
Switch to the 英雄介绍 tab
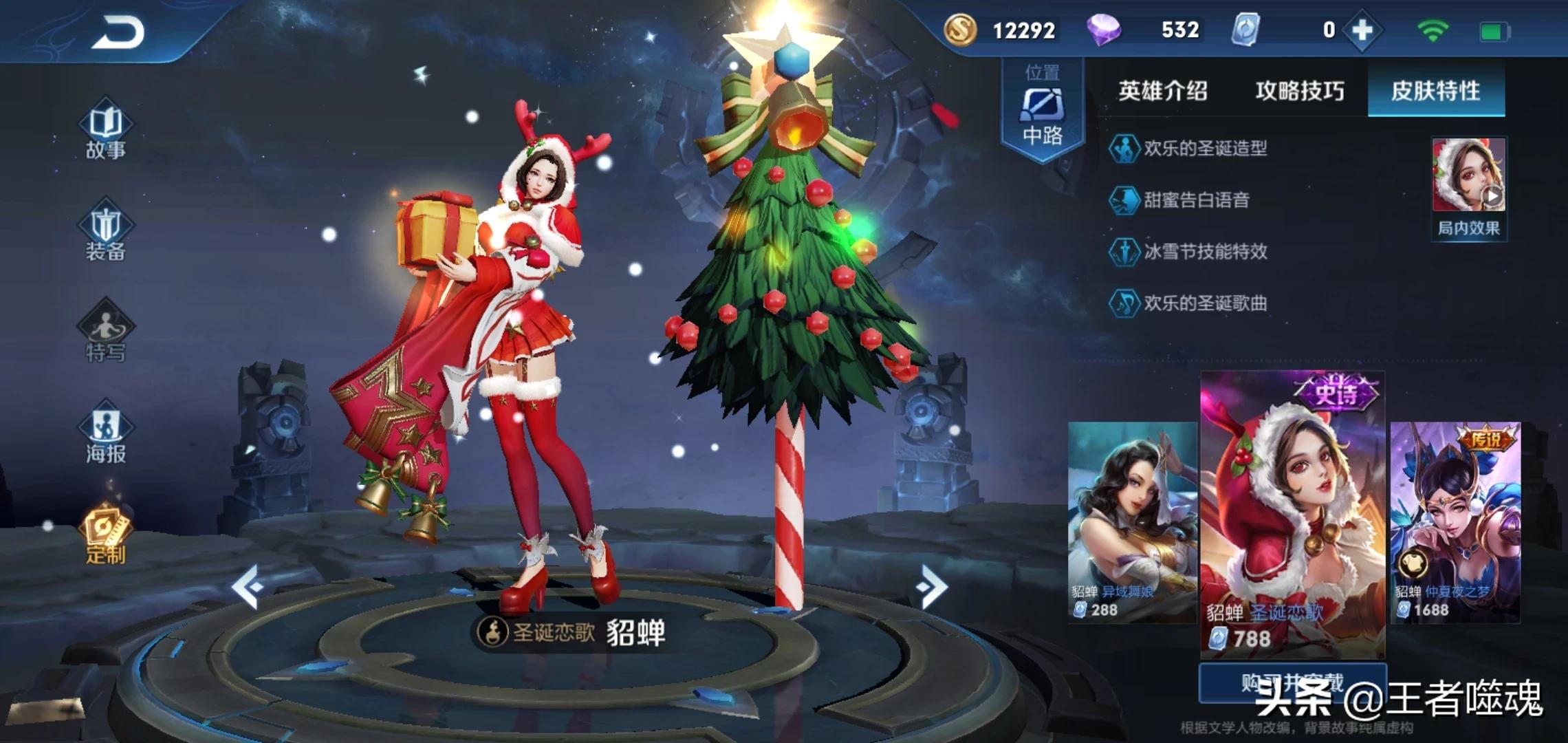click(1162, 91)
